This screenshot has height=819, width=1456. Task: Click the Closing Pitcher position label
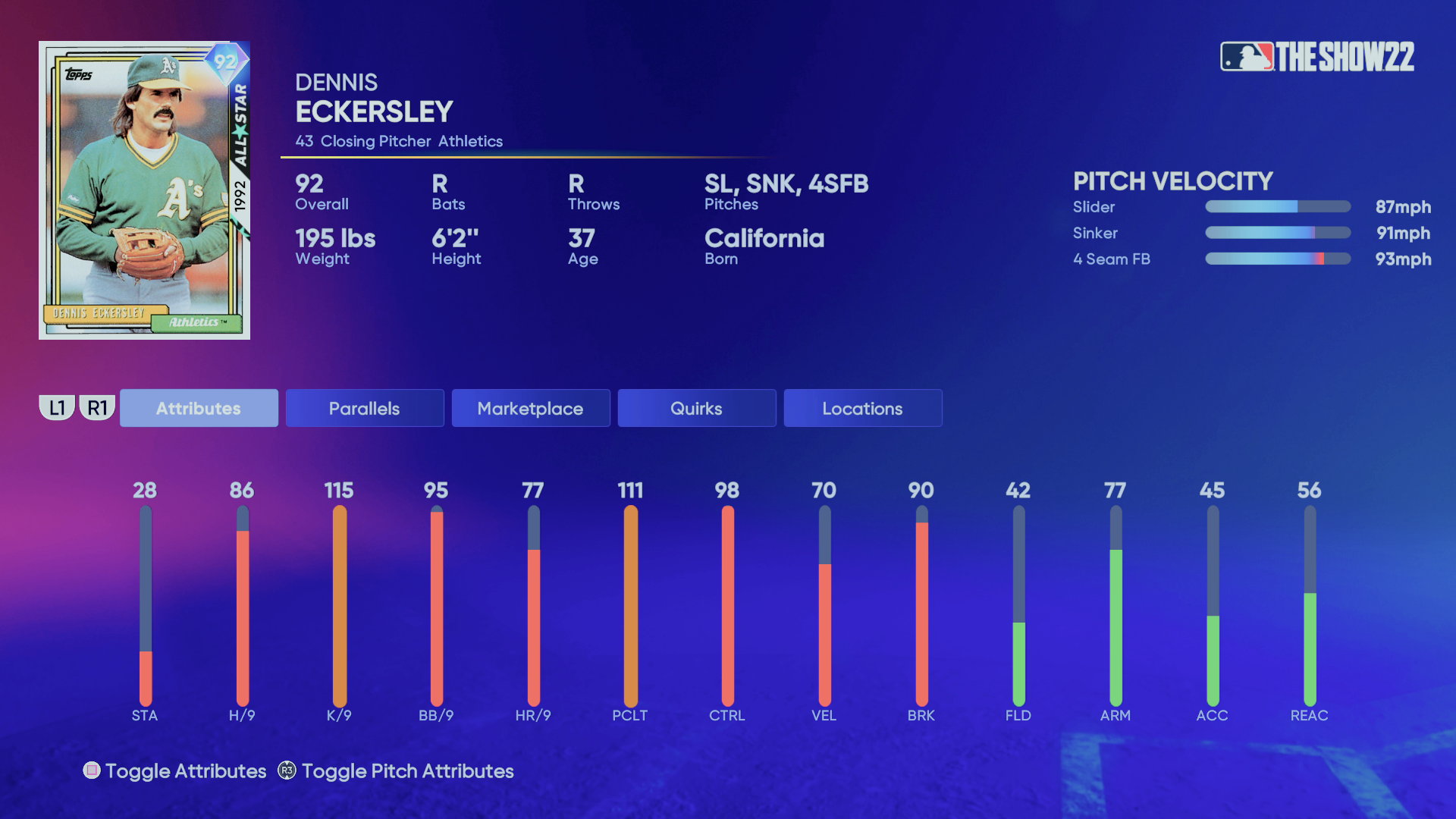point(377,141)
